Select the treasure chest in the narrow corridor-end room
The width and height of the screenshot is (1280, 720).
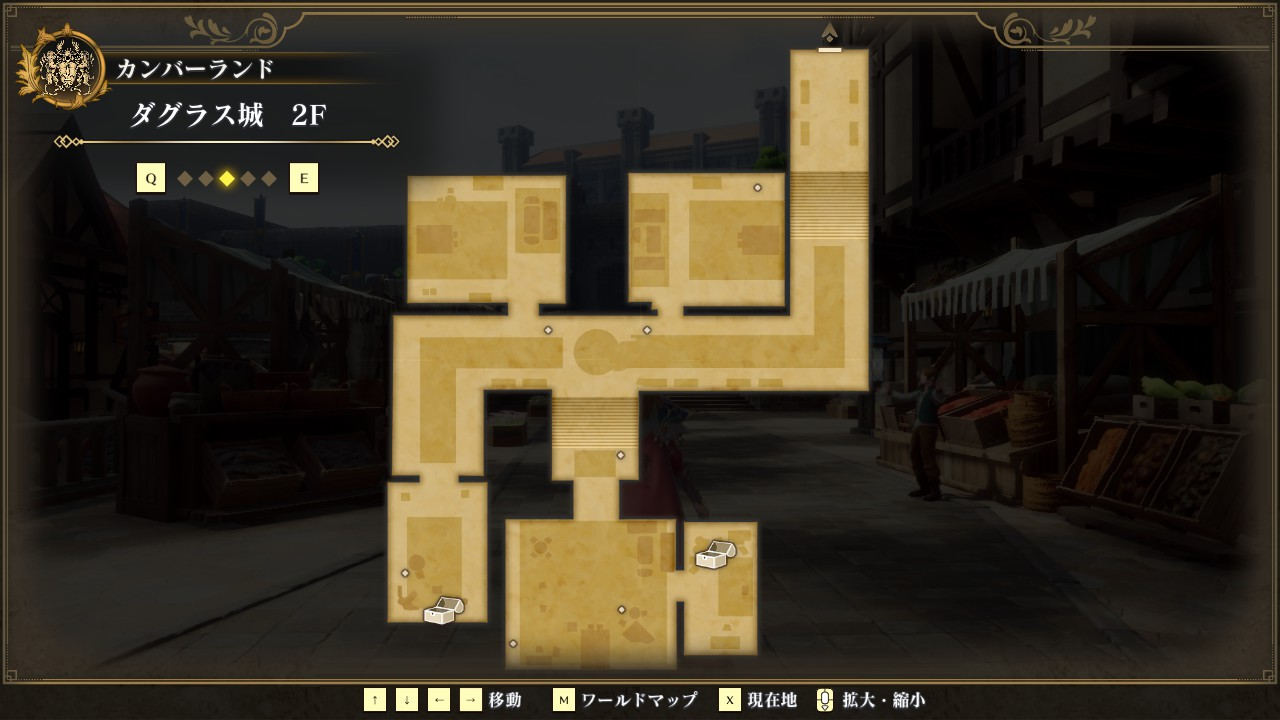(x=443, y=610)
